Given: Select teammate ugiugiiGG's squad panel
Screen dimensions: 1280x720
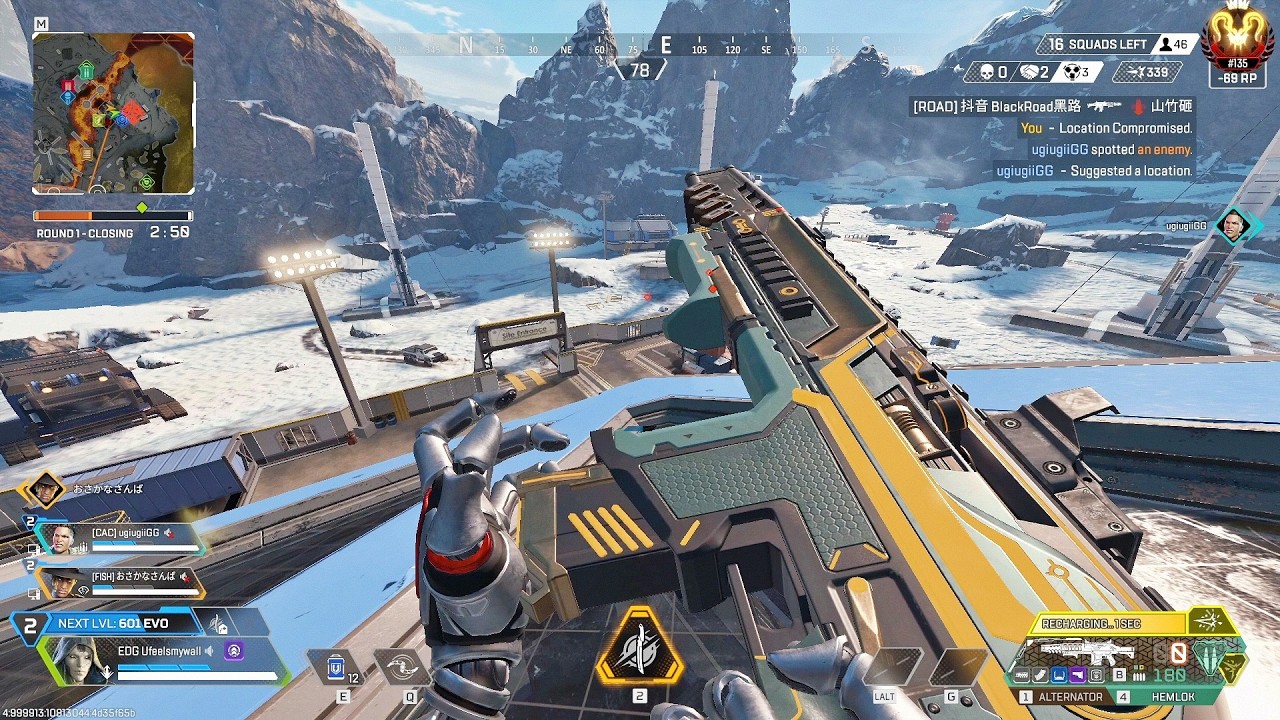Looking at the screenshot, I should coord(120,539).
